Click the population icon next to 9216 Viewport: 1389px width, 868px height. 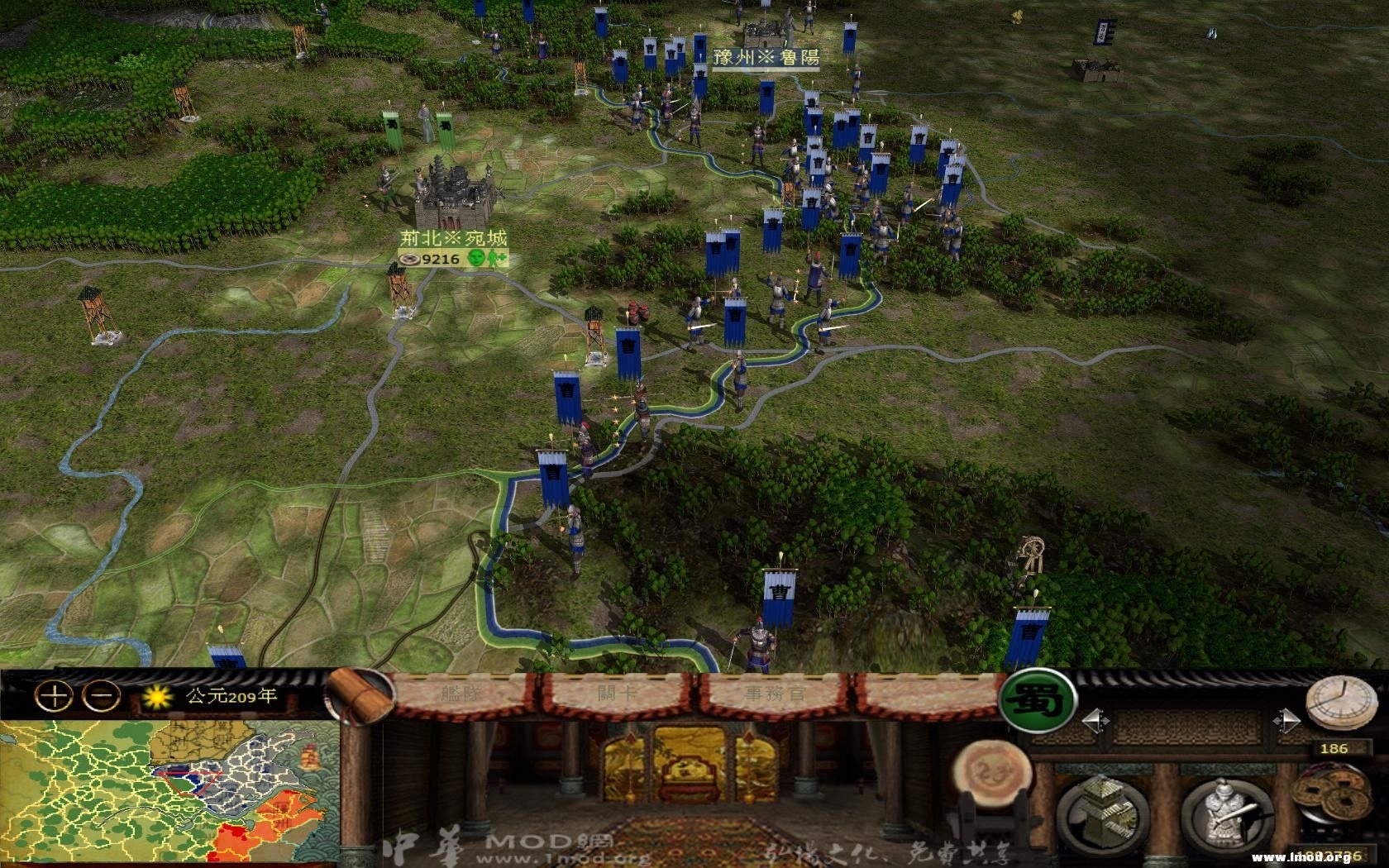408,258
